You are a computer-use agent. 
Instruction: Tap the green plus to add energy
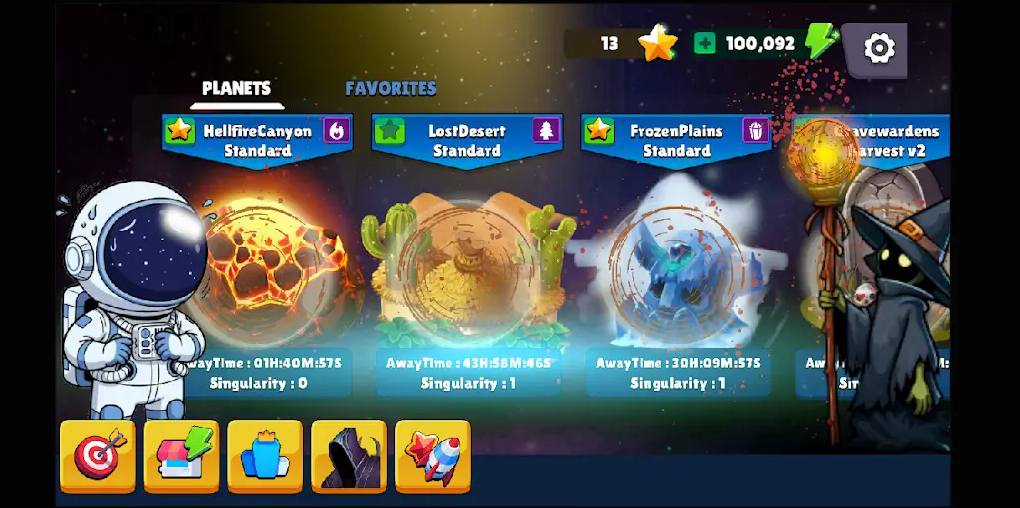click(705, 43)
